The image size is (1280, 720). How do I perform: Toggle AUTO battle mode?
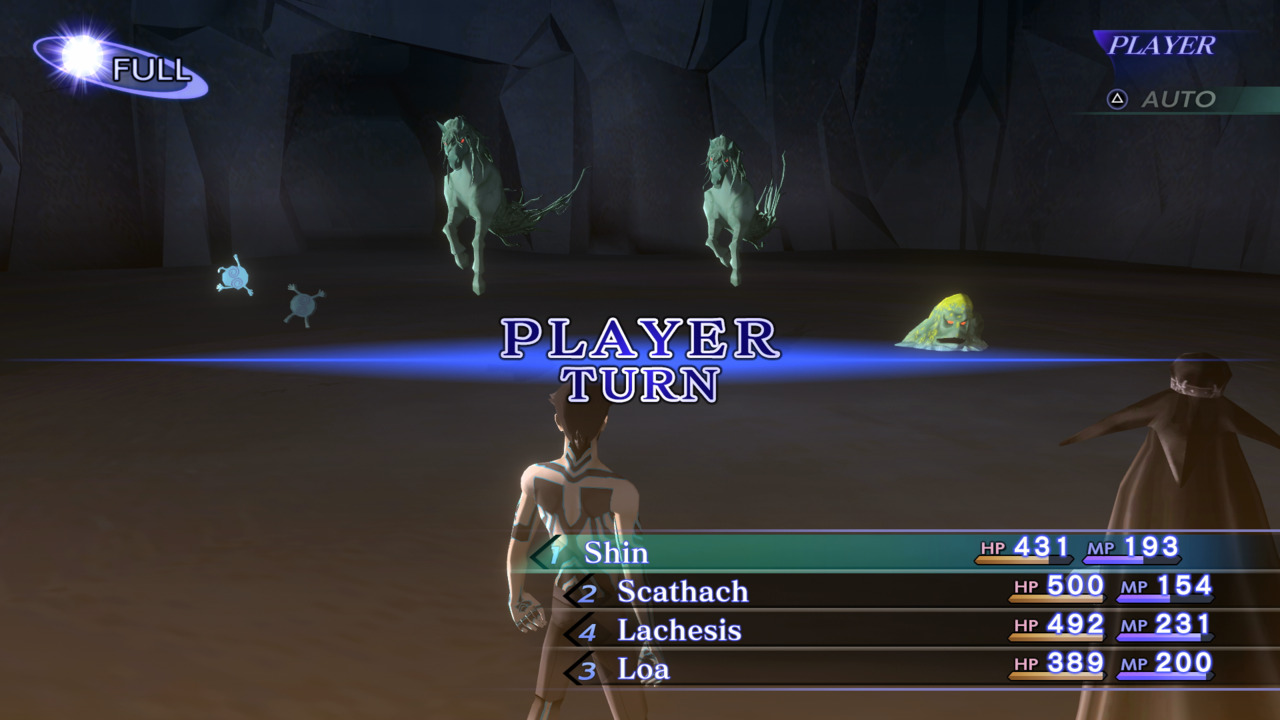[1163, 99]
